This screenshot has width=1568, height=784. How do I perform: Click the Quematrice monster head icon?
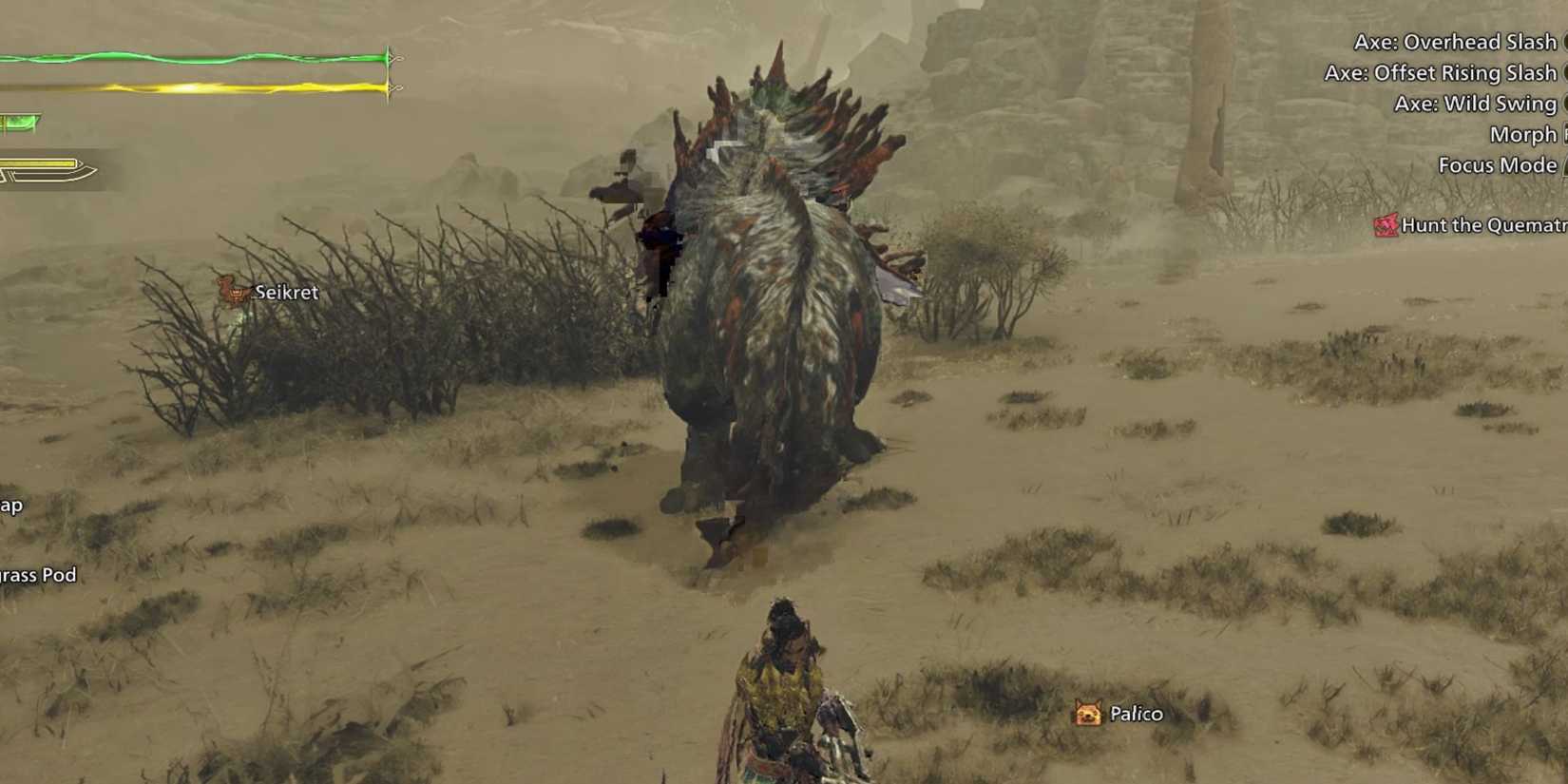pos(1386,225)
